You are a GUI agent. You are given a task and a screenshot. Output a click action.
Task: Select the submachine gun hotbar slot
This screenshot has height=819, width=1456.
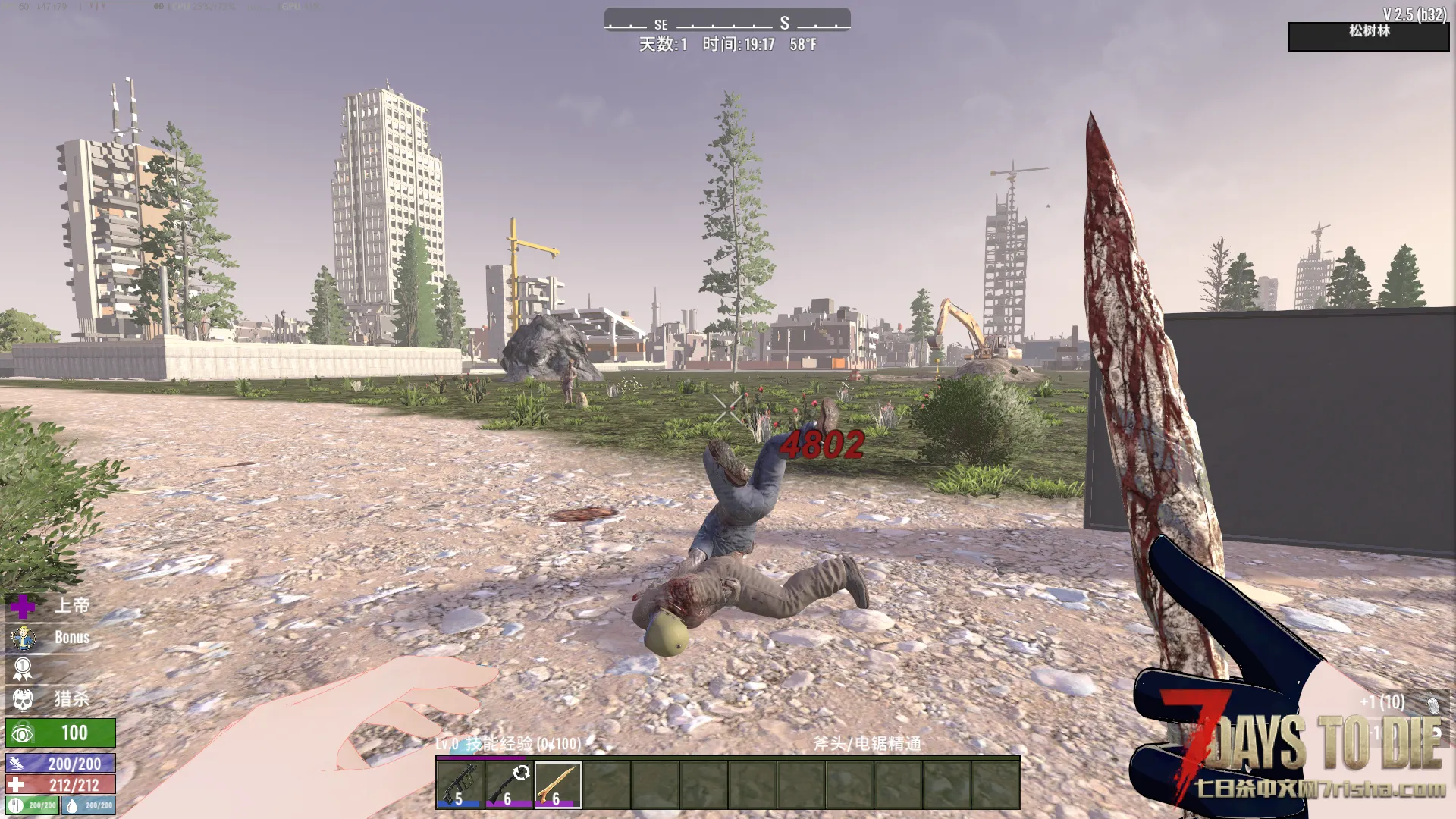[x=460, y=785]
